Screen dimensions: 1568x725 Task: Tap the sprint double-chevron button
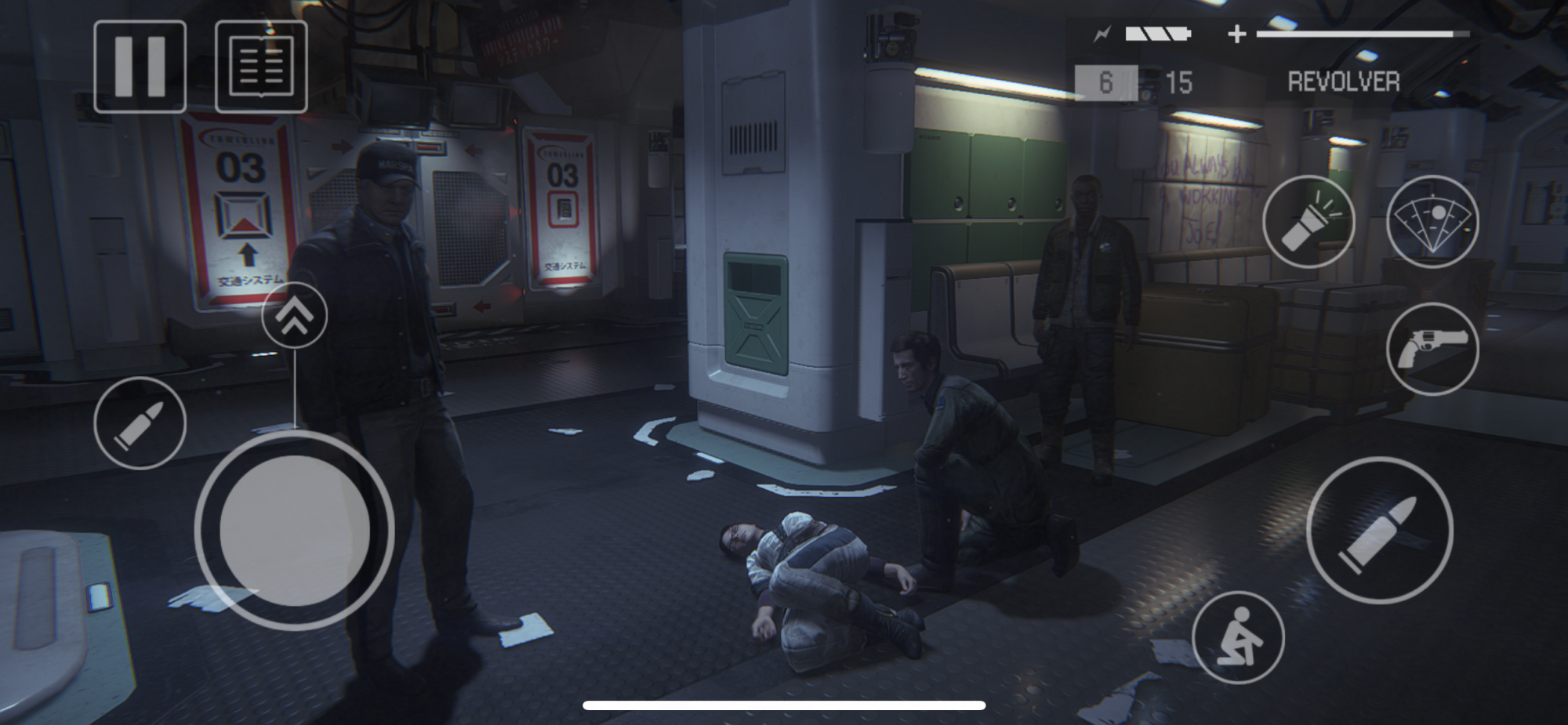[295, 315]
